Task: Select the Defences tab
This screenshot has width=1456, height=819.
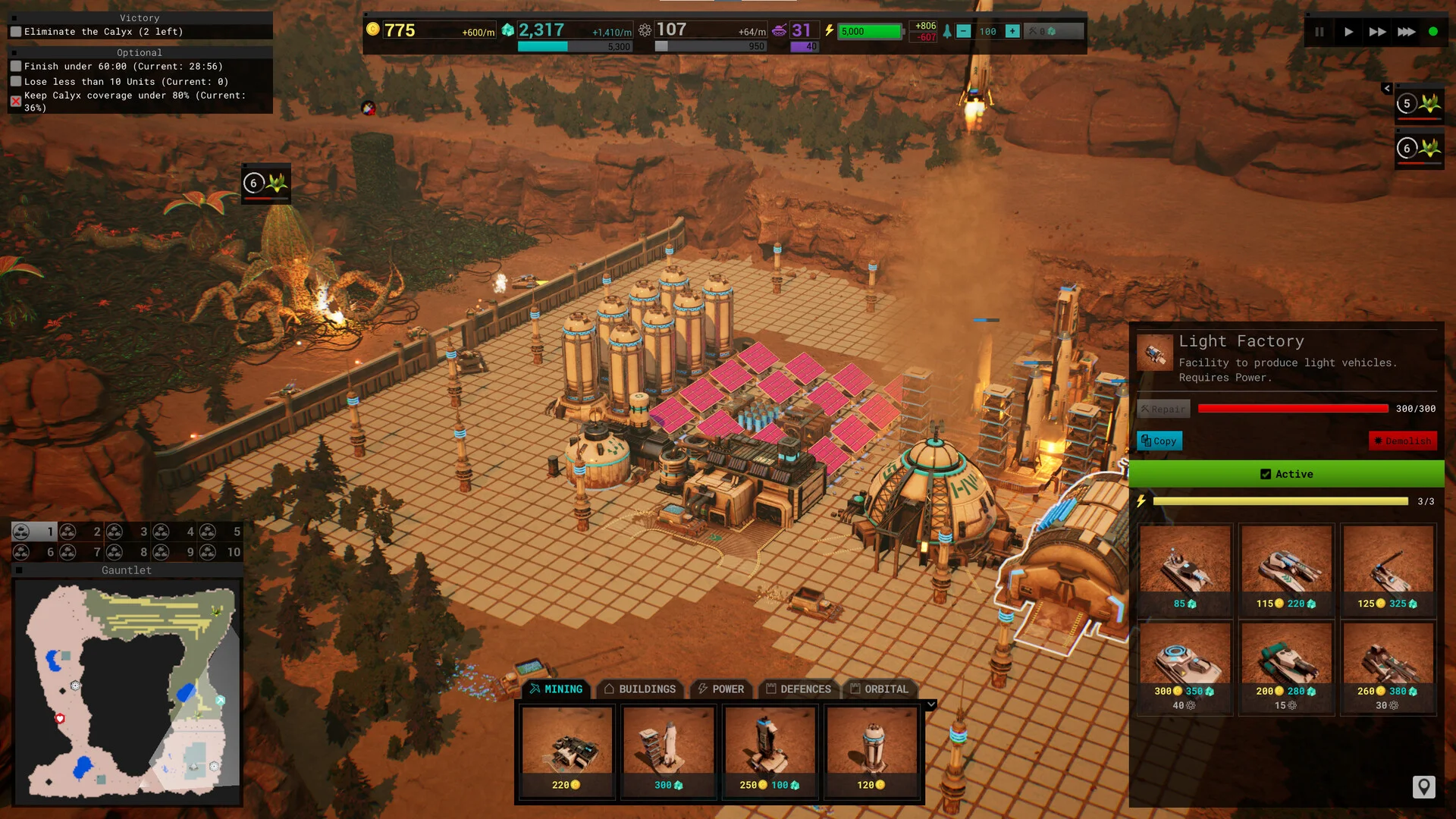Action: 799,689
